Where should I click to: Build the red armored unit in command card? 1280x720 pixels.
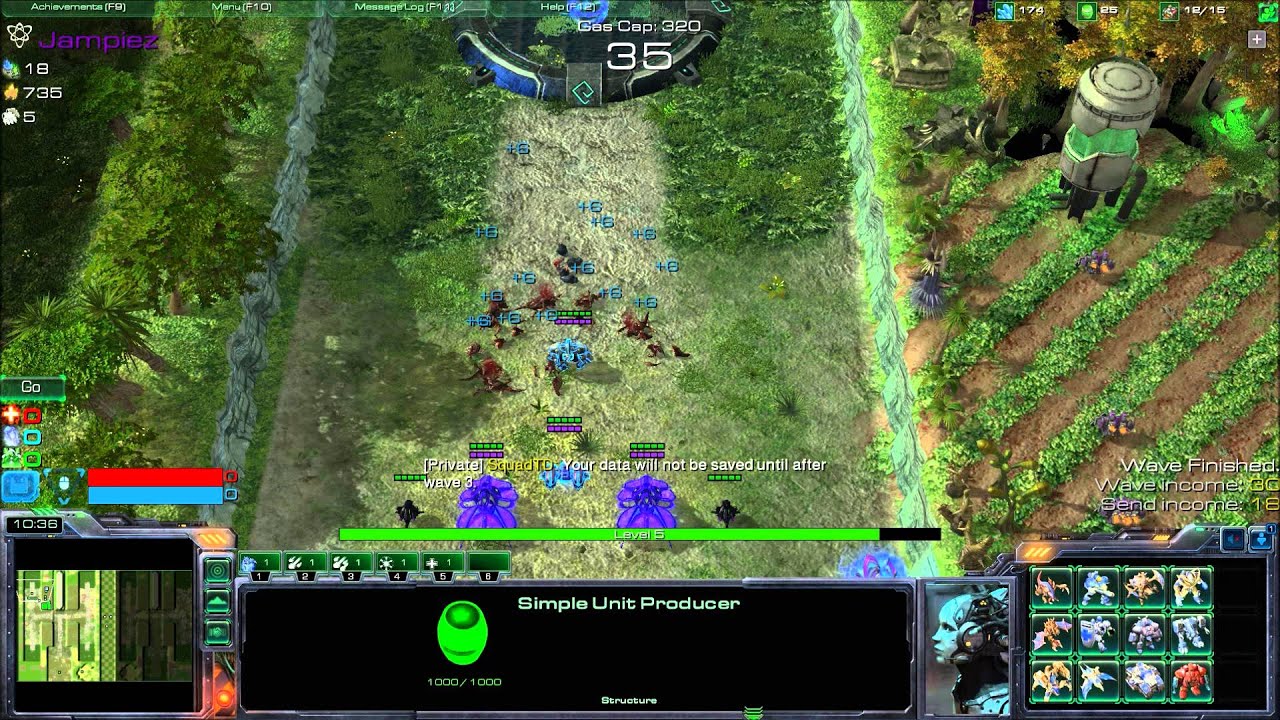pyautogui.click(x=1192, y=680)
